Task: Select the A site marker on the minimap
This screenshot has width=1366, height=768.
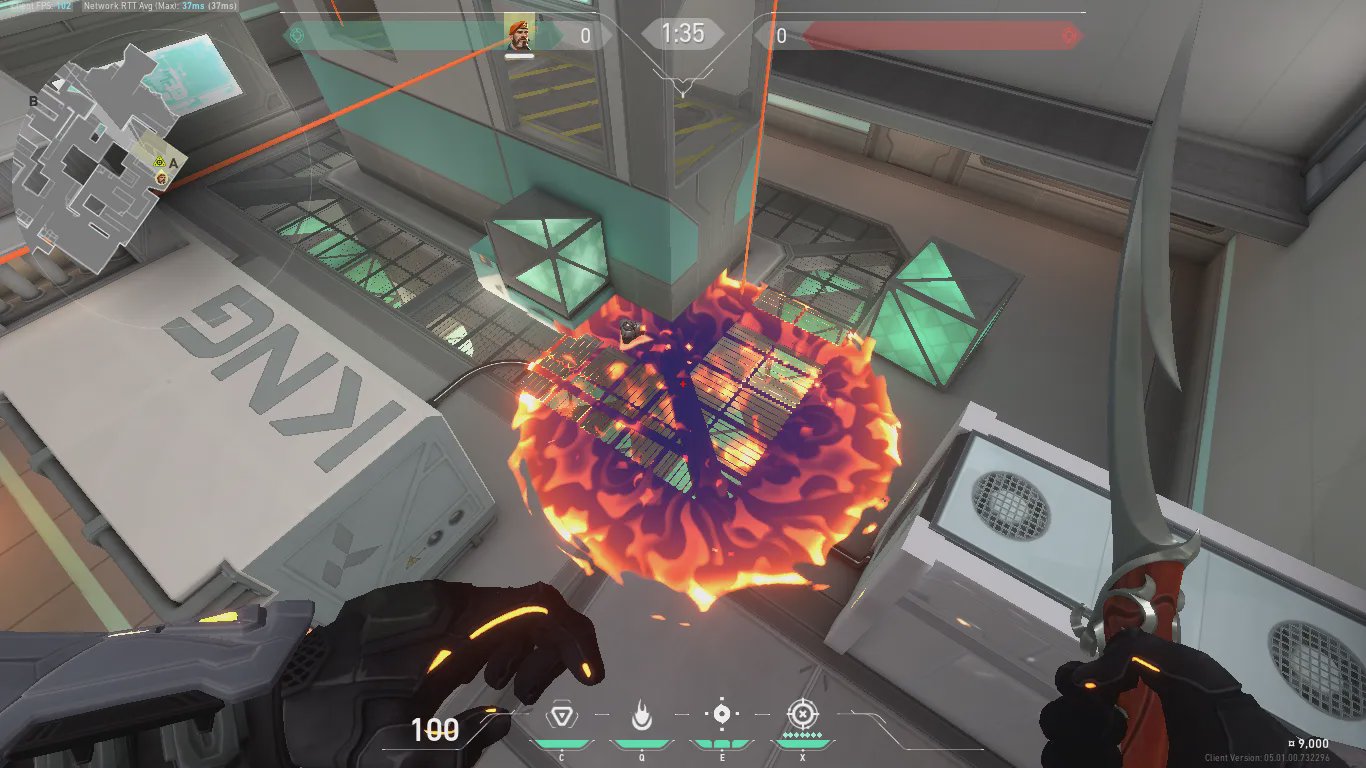Action: pyautogui.click(x=174, y=161)
